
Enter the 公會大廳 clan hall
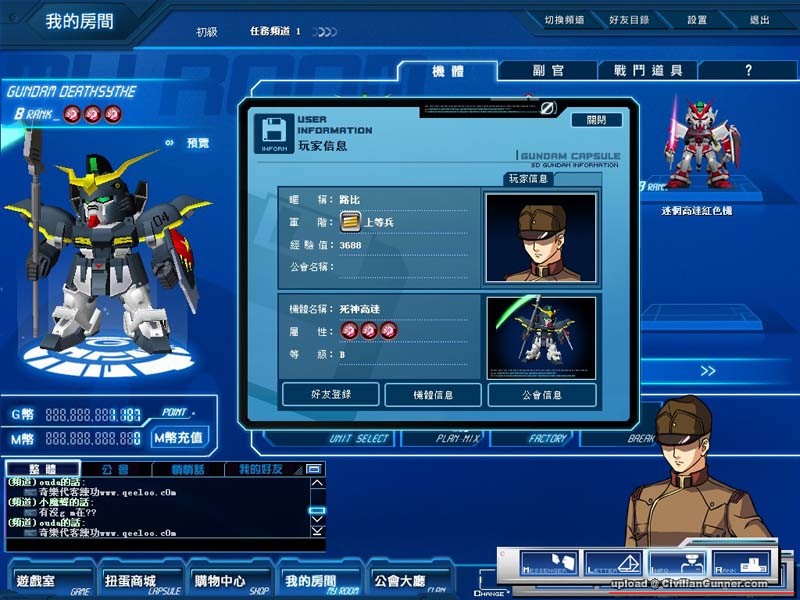[x=398, y=581]
